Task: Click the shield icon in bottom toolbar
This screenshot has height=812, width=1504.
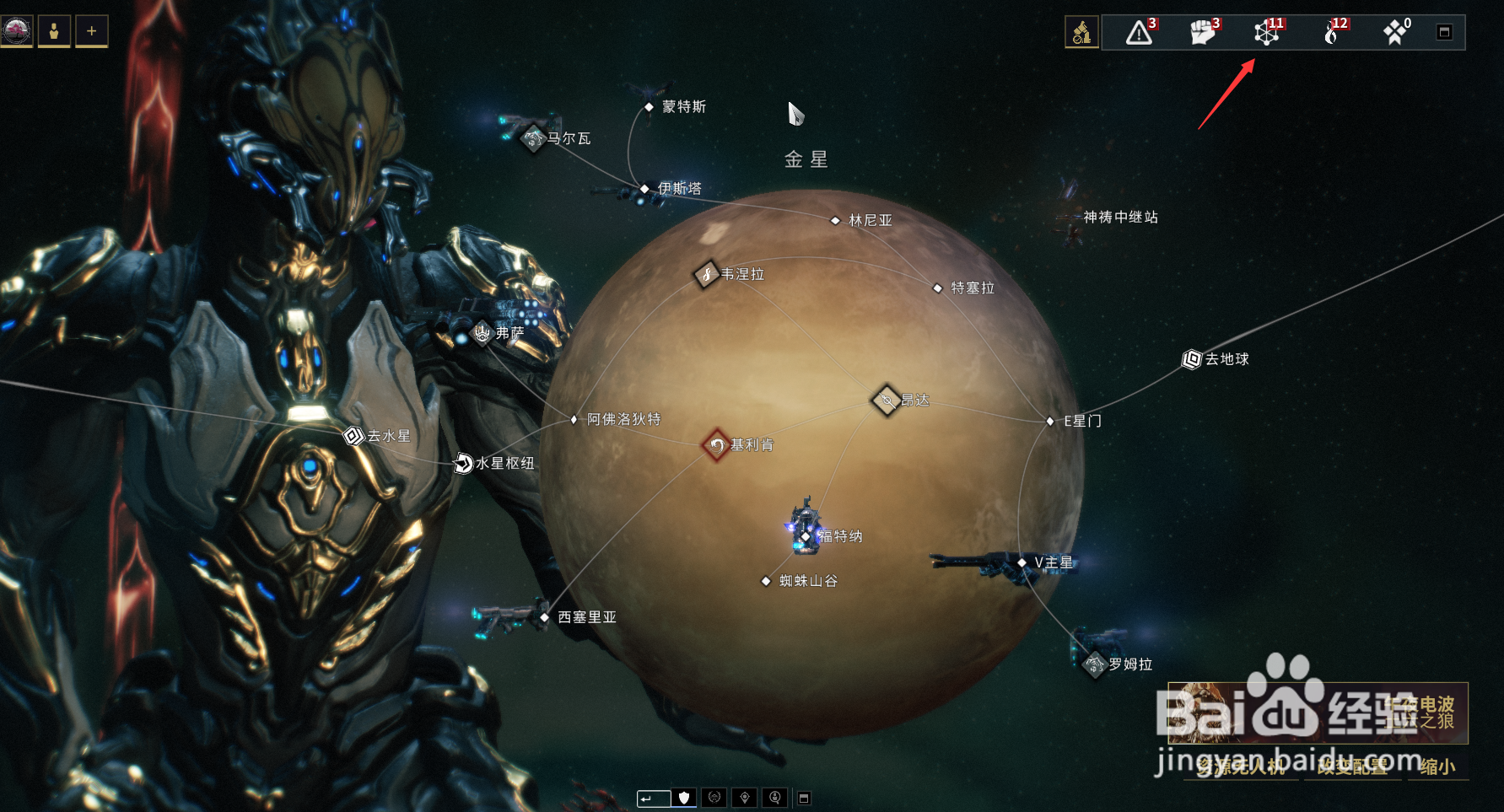Action: point(683,798)
